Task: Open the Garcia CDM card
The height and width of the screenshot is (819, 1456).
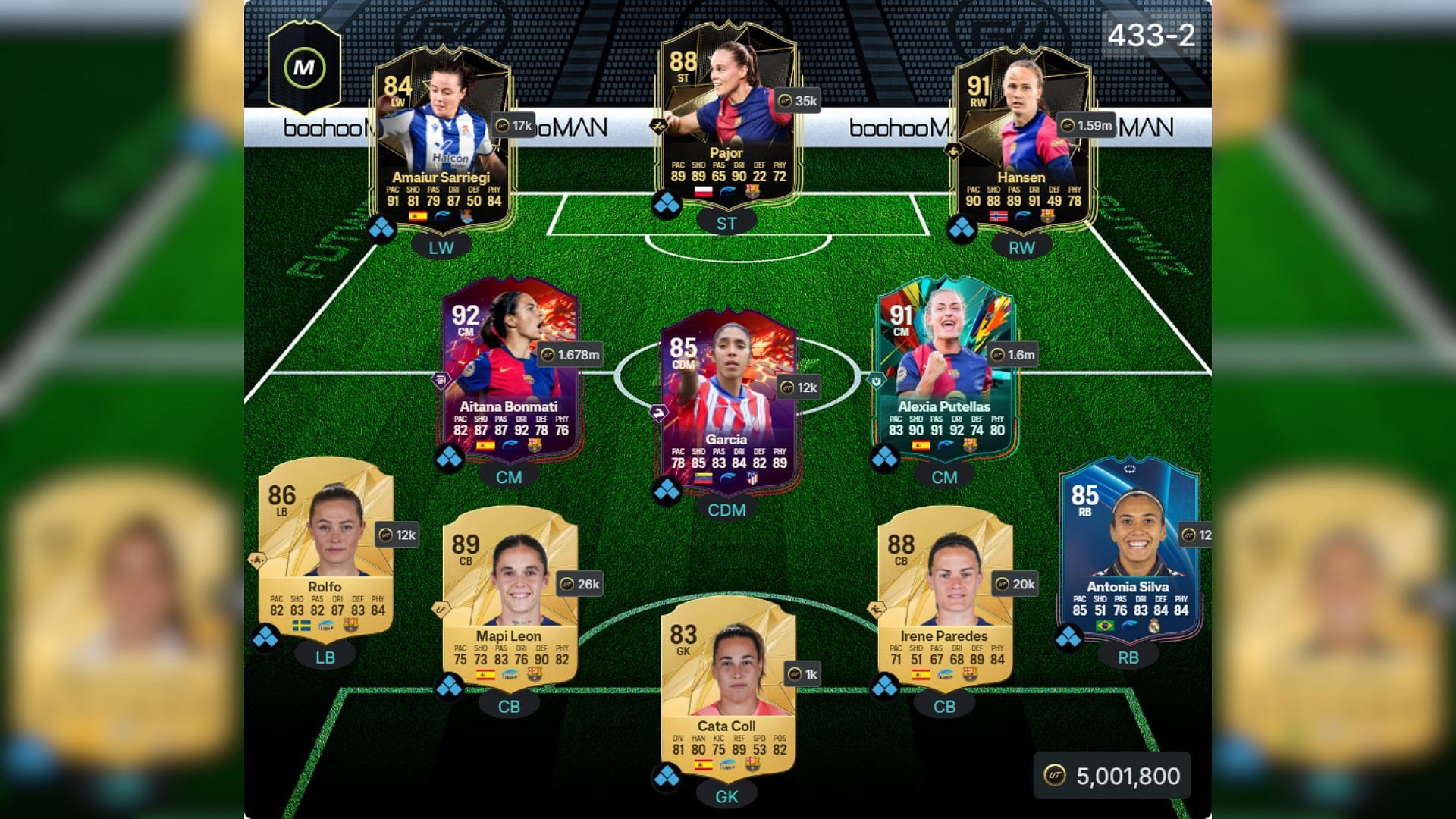Action: click(726, 400)
